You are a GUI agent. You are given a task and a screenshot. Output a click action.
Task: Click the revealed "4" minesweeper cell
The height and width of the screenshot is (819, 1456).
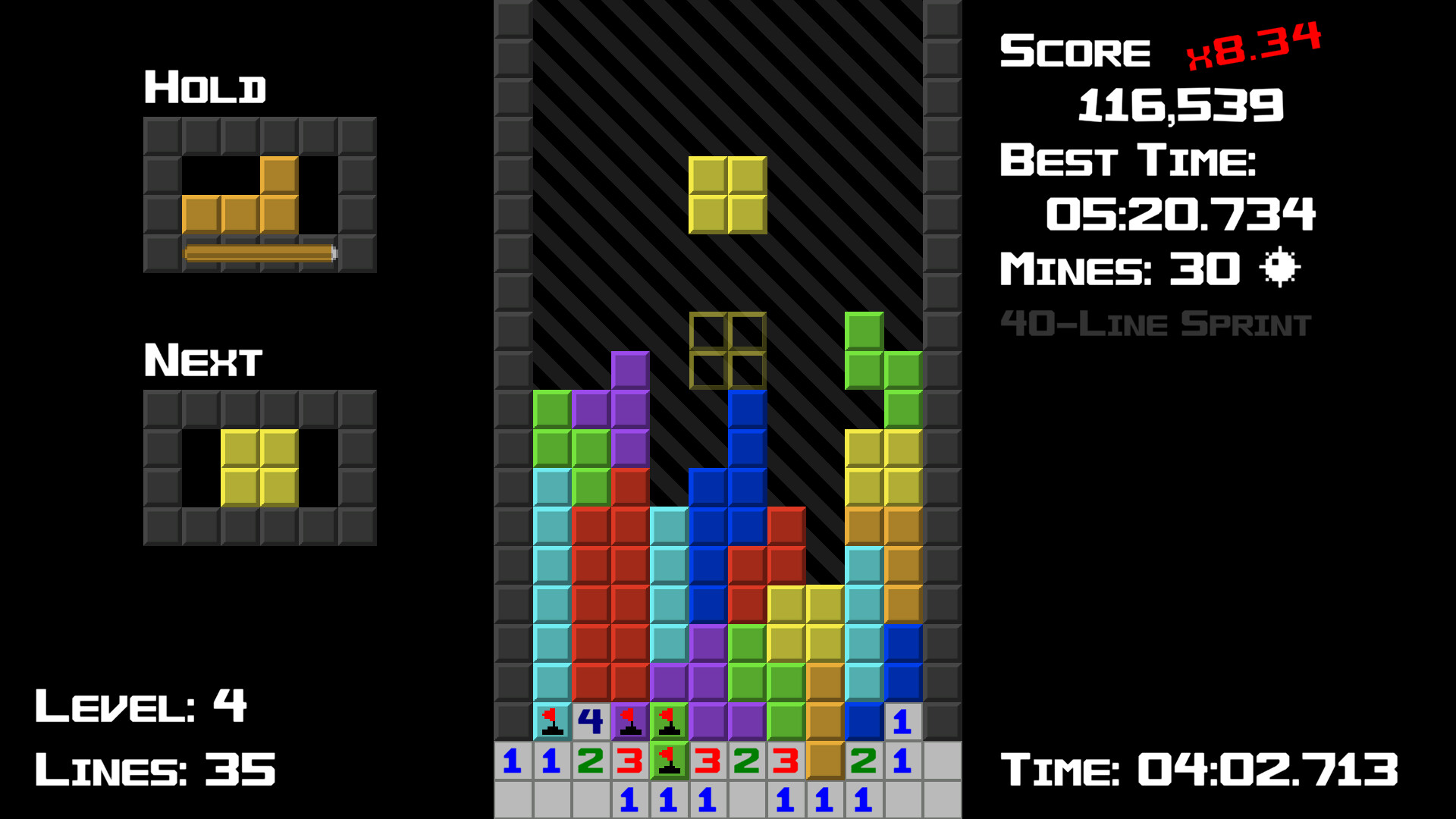point(591,720)
